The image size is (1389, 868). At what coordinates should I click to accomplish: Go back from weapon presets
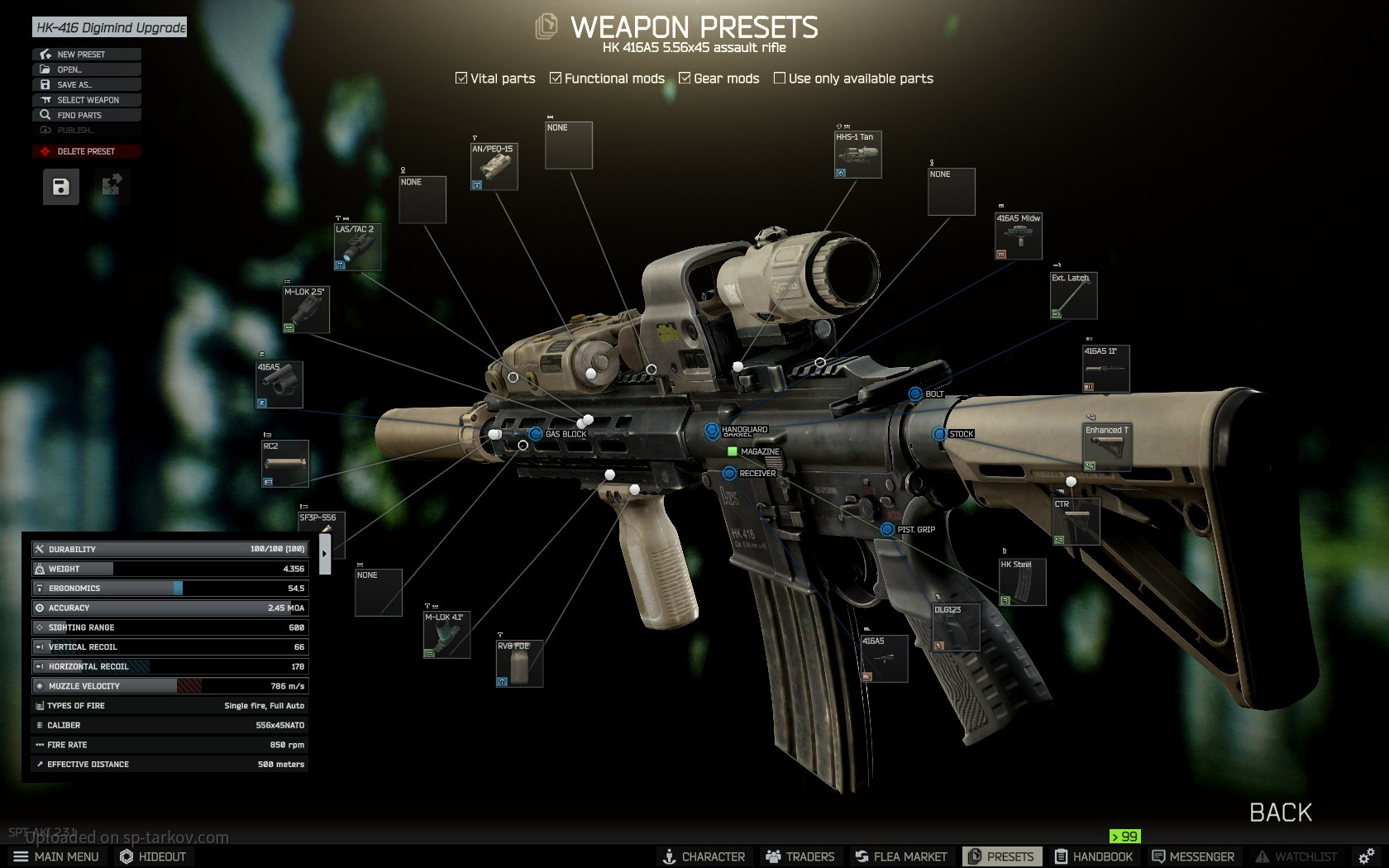[1280, 813]
